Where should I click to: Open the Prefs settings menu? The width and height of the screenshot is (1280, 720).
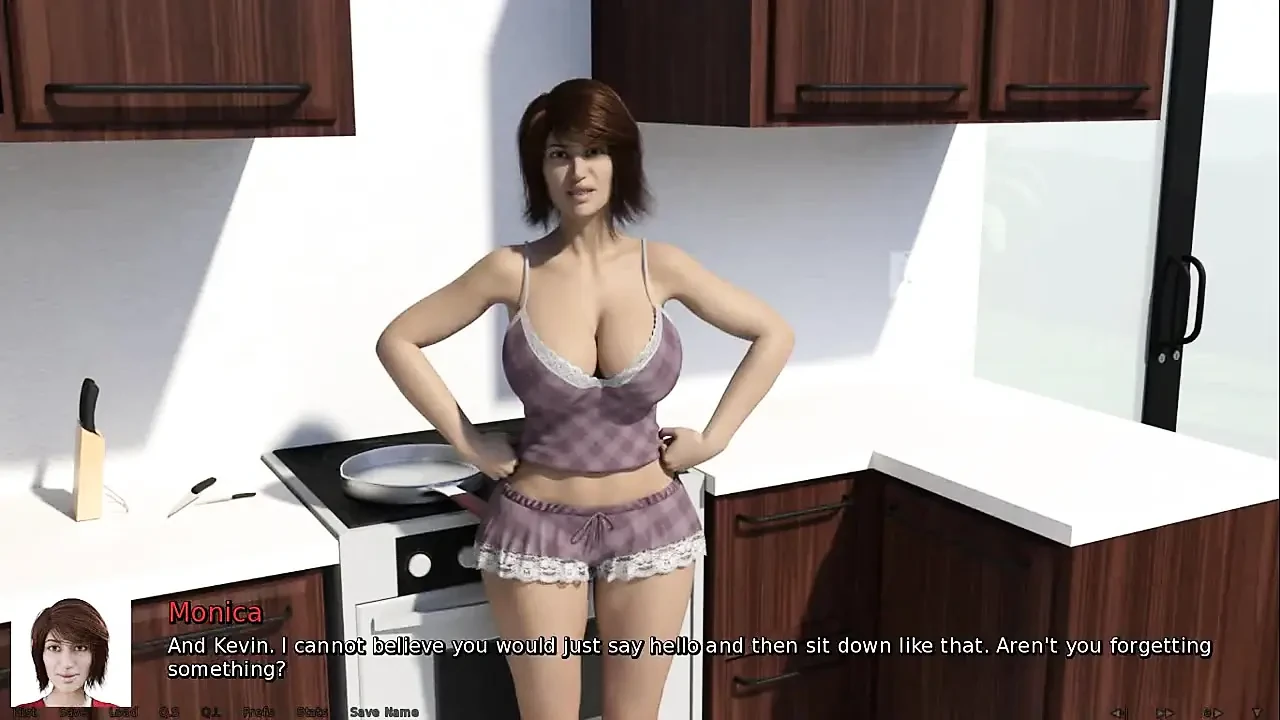(x=255, y=712)
